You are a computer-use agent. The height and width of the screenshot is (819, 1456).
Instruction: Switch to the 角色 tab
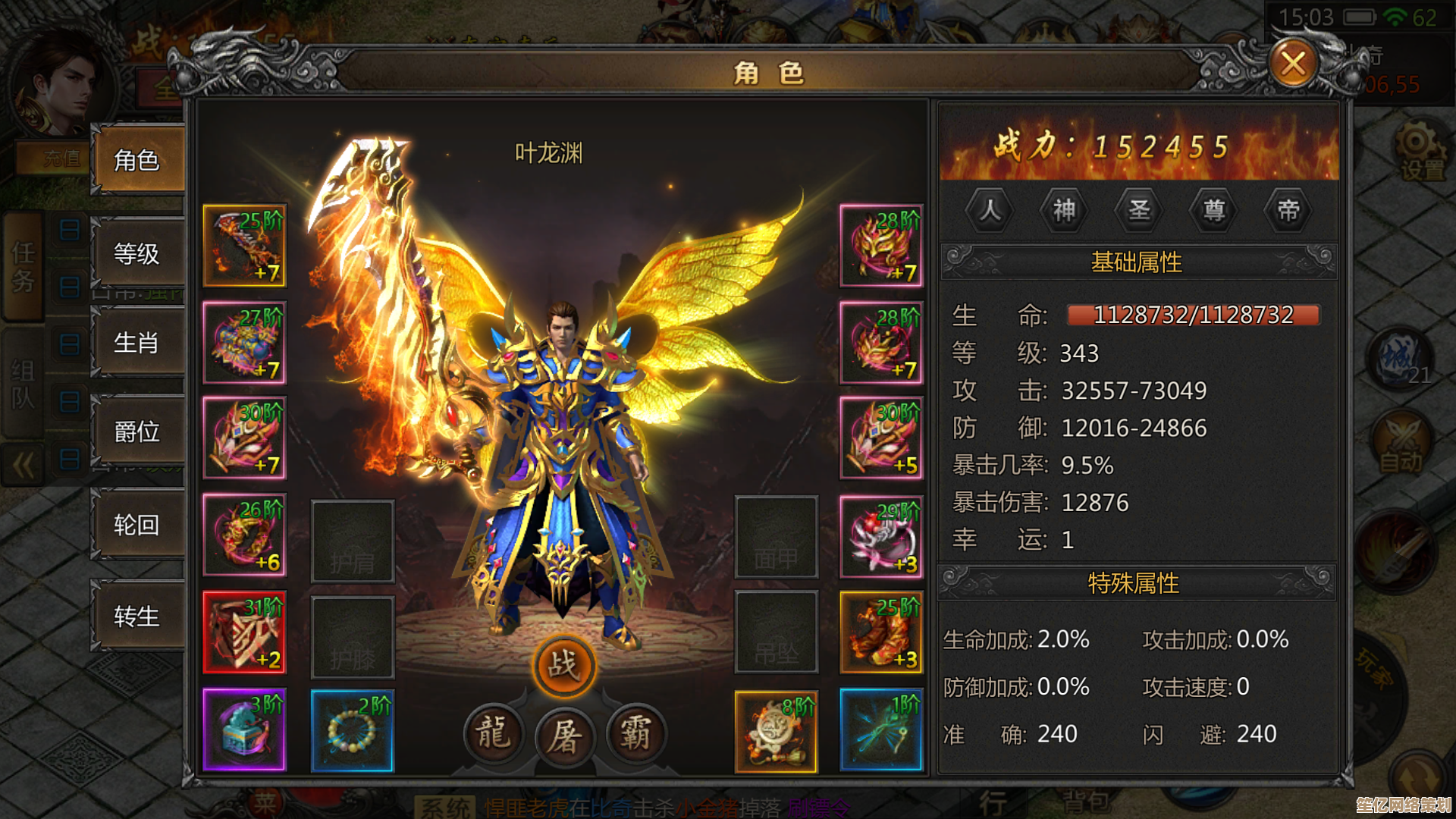coord(137,160)
